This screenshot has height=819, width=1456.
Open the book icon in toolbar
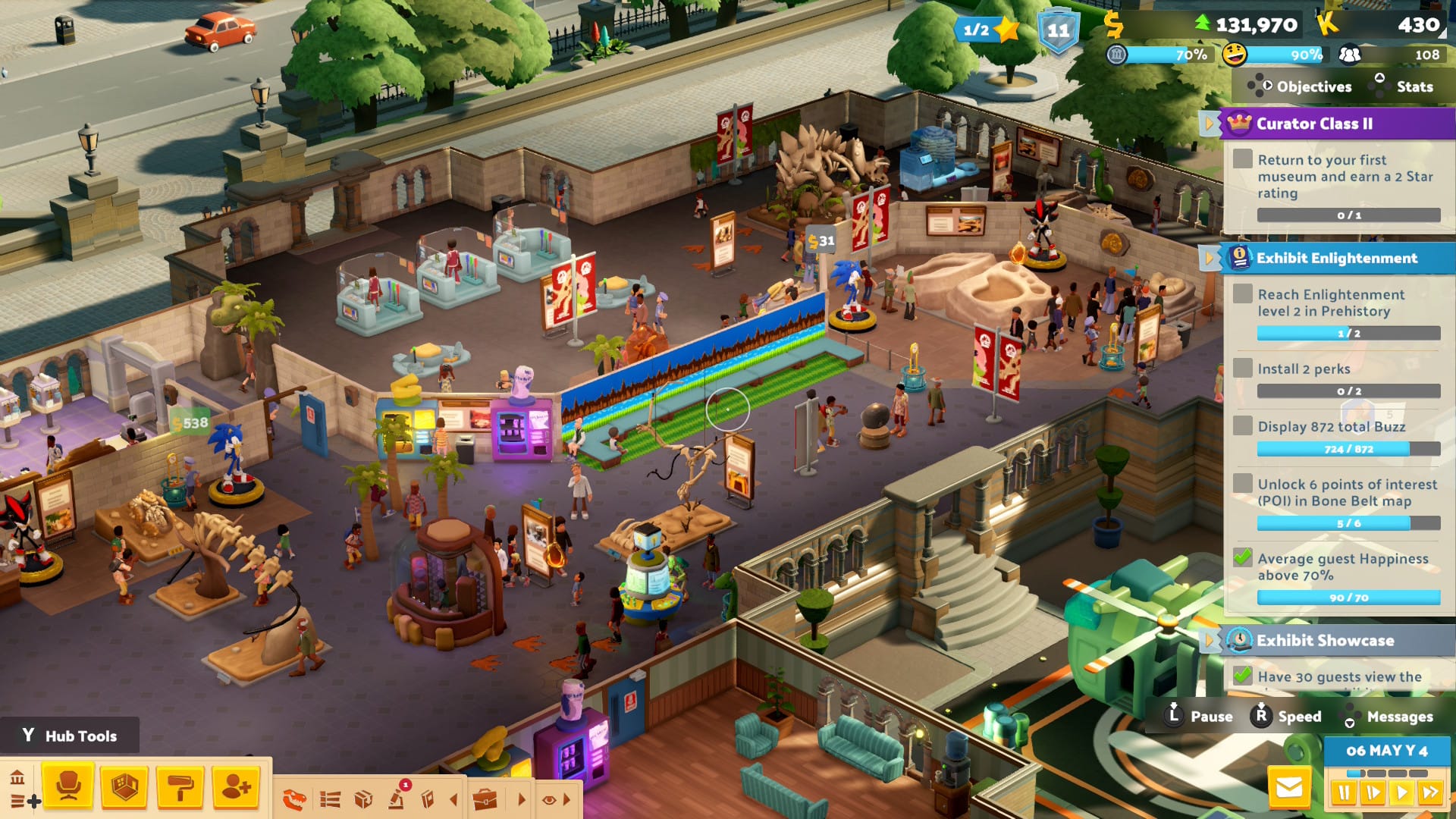pos(428,799)
